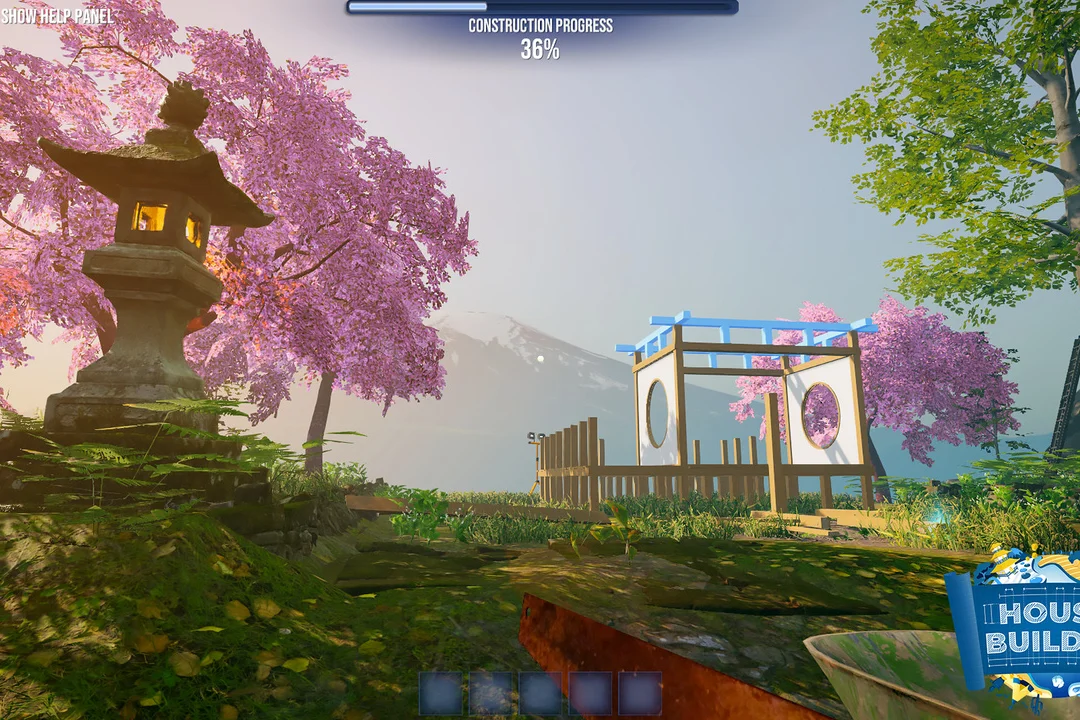The width and height of the screenshot is (1080, 720).
Task: Open the Show Help Panel label
Action: click(x=57, y=16)
